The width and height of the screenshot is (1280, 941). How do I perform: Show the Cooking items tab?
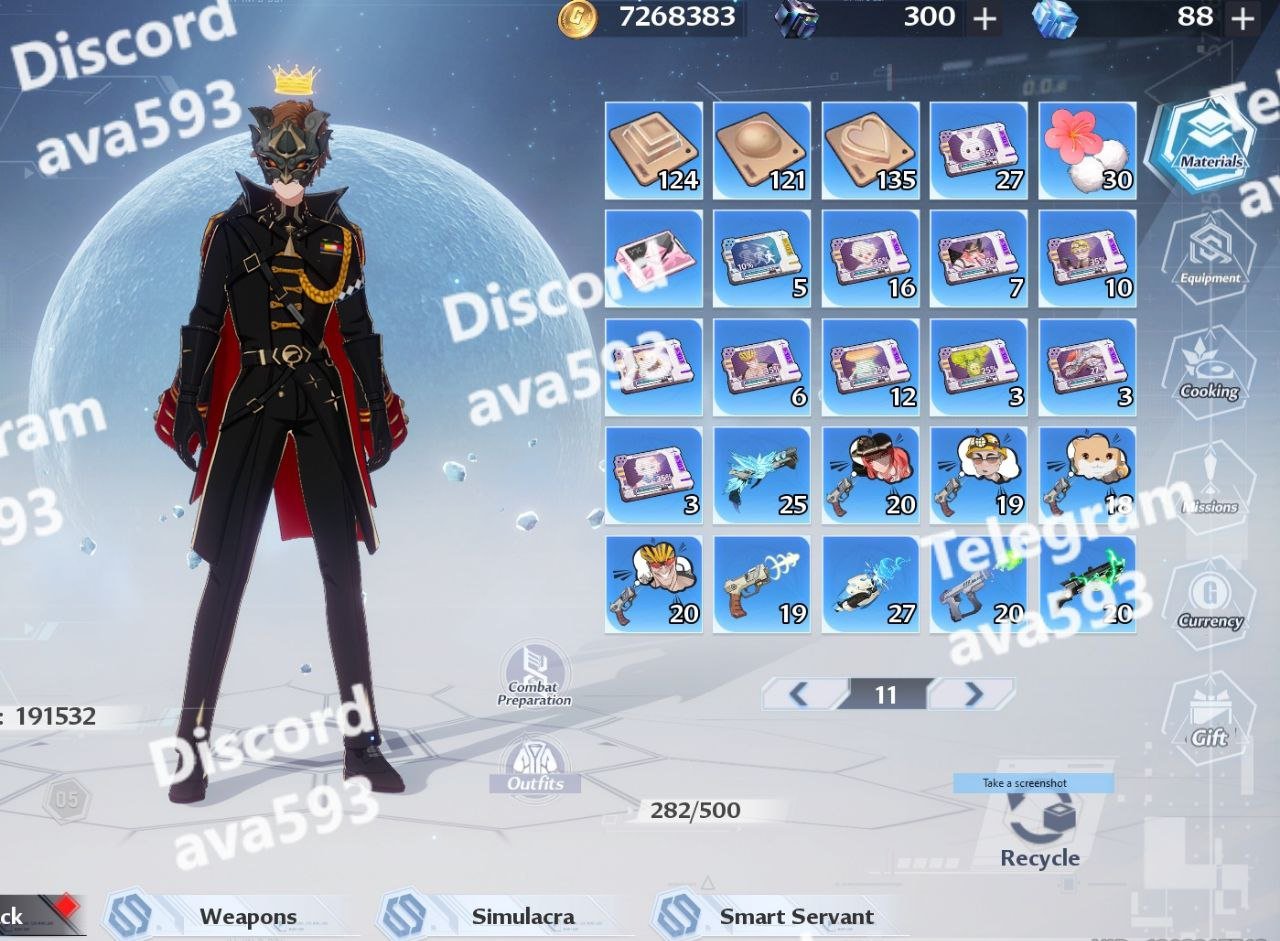point(1209,376)
